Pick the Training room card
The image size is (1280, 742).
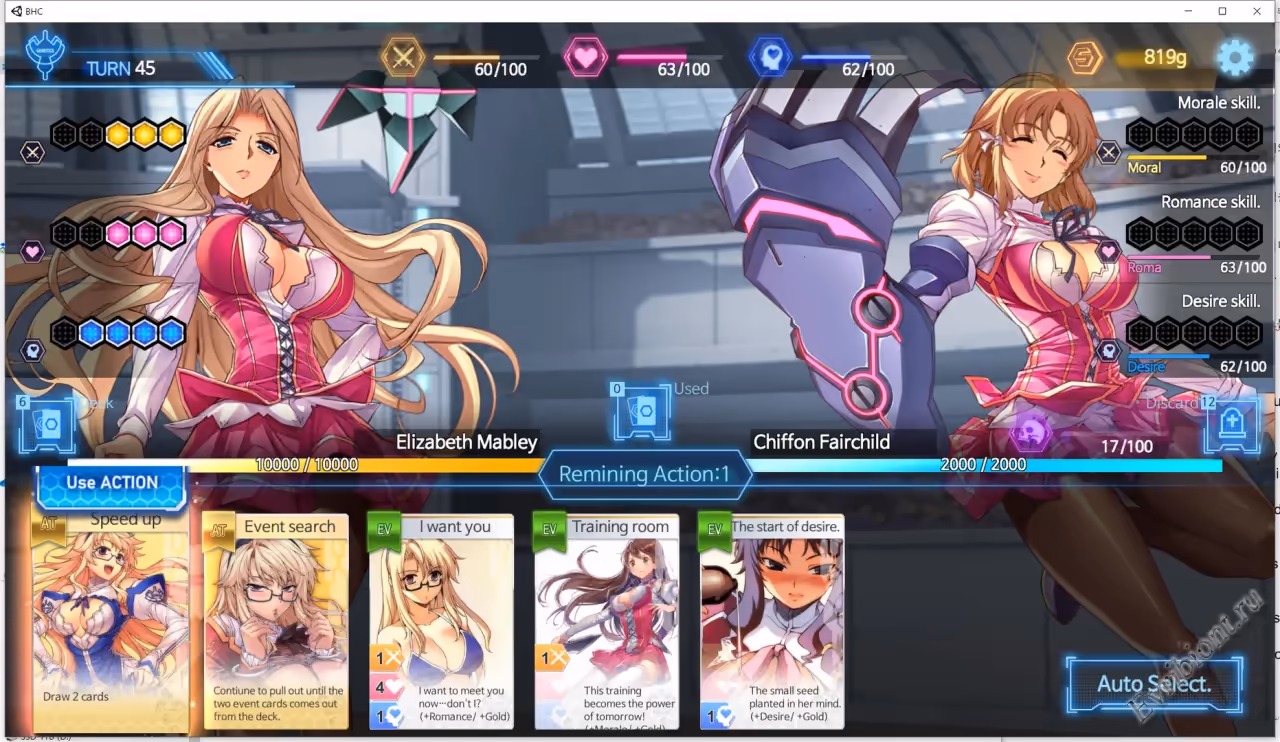click(607, 622)
